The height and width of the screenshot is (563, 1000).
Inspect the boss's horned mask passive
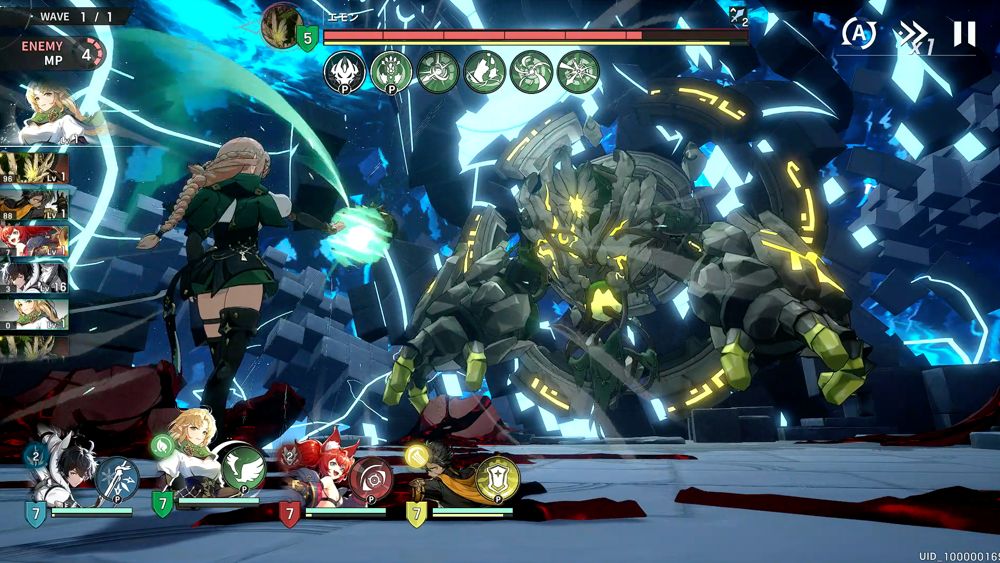344,72
